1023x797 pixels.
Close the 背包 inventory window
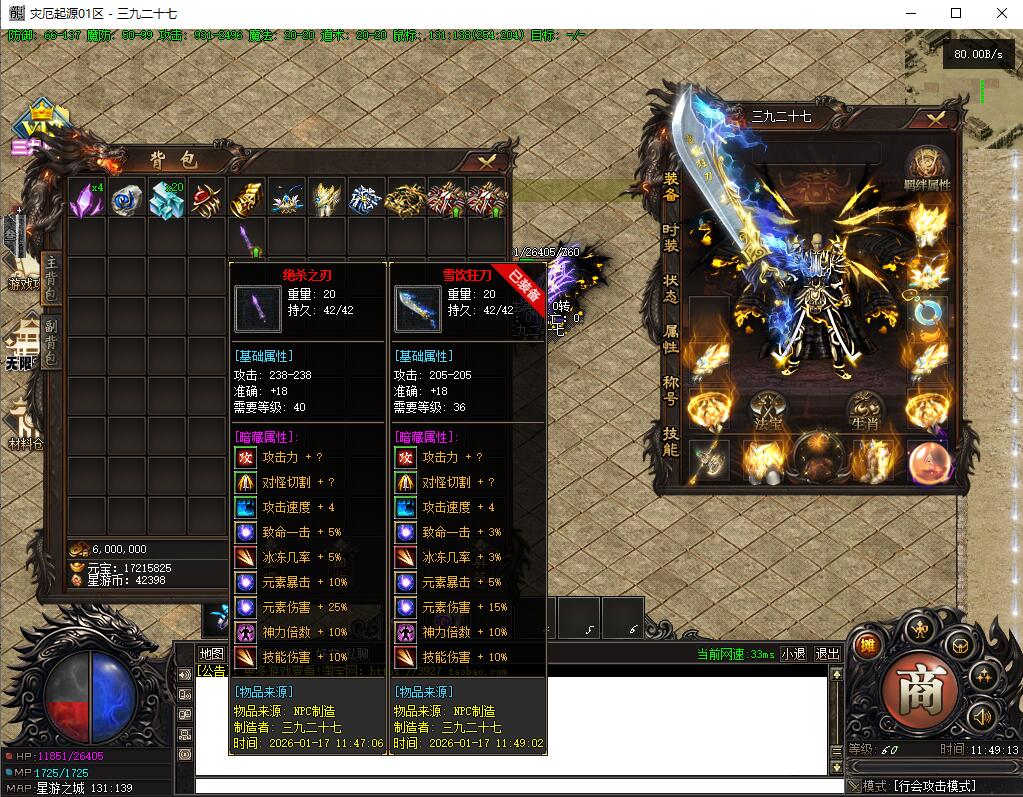[x=487, y=161]
